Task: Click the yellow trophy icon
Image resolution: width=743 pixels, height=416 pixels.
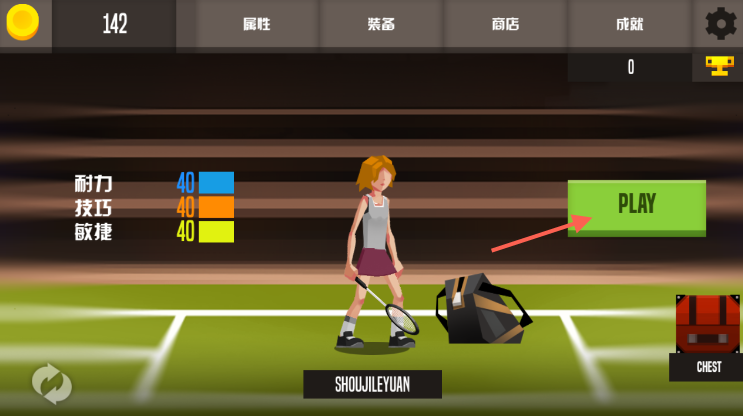Action: [718, 67]
